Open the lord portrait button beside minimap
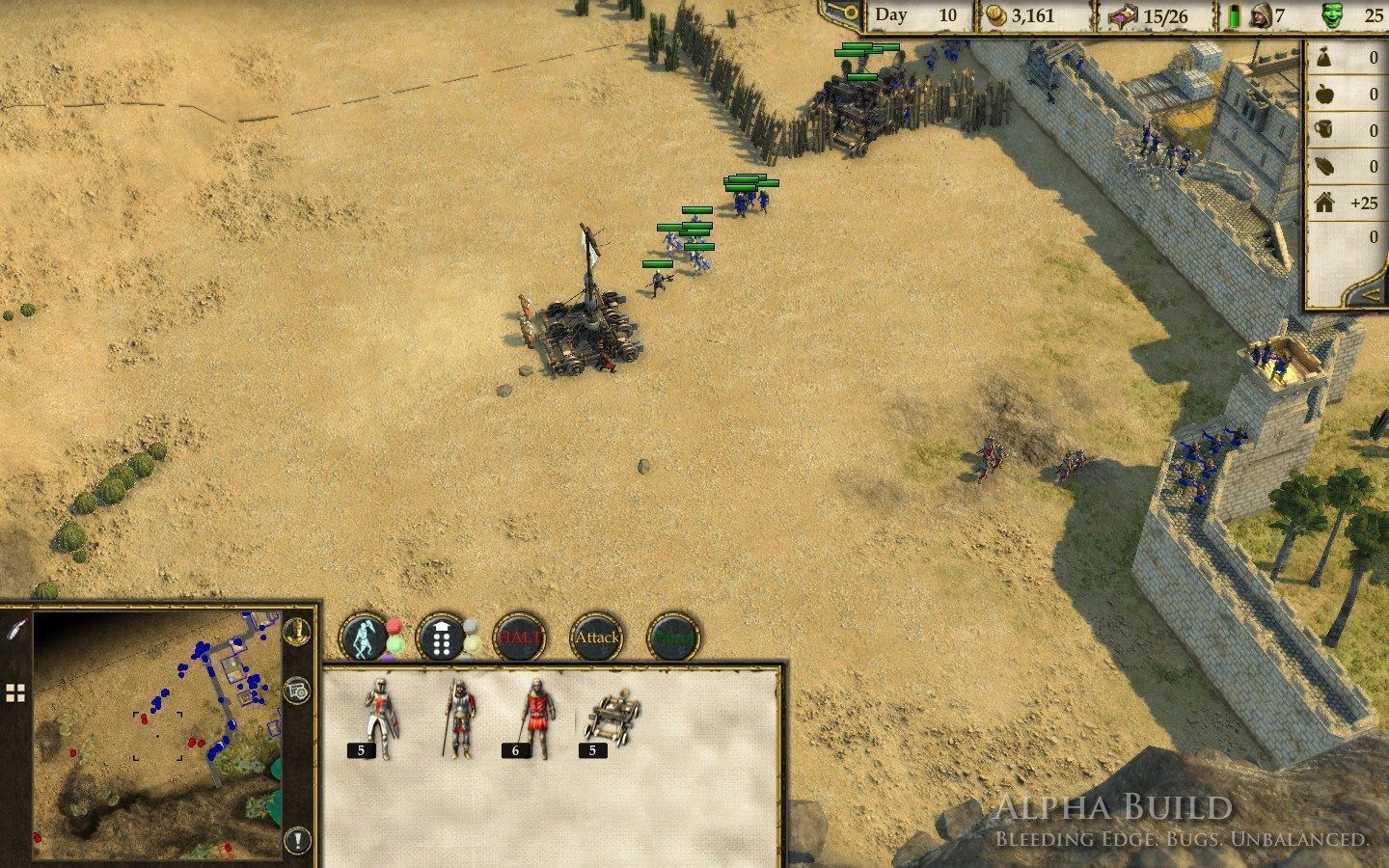Viewport: 1389px width, 868px height. click(299, 632)
